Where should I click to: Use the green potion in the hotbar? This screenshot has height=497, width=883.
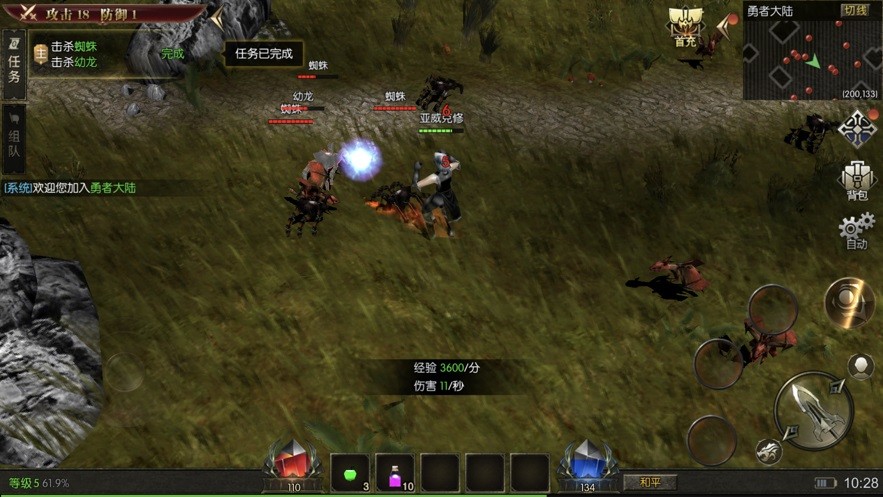click(350, 472)
